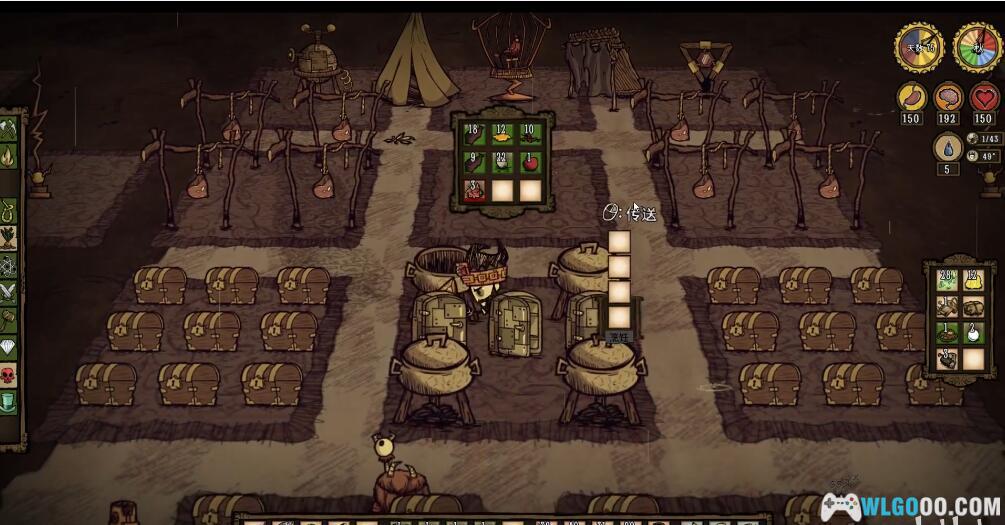
Task: Open the red skull Magic tab
Action: (x=9, y=374)
